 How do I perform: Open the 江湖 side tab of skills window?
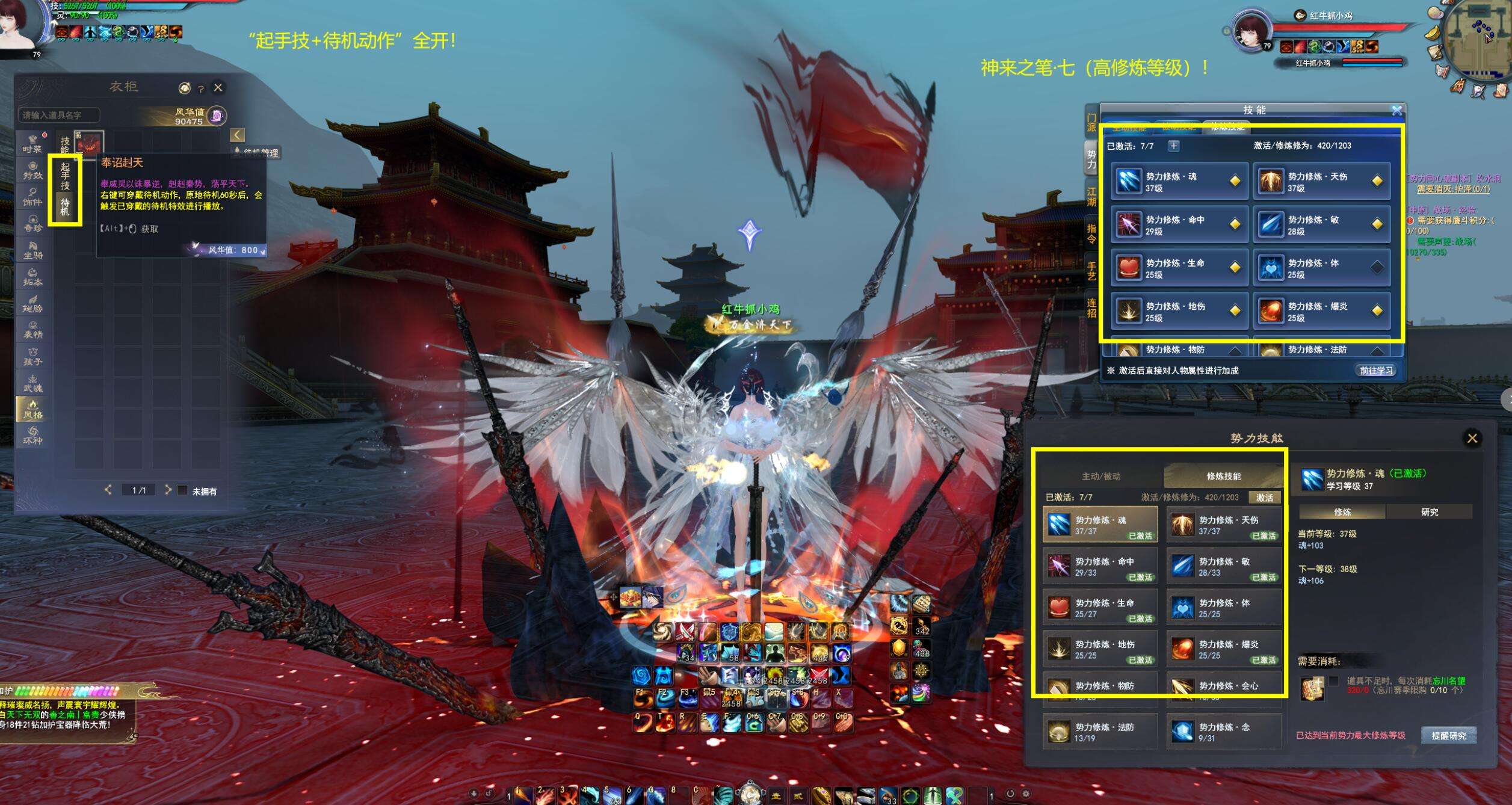click(x=1091, y=197)
